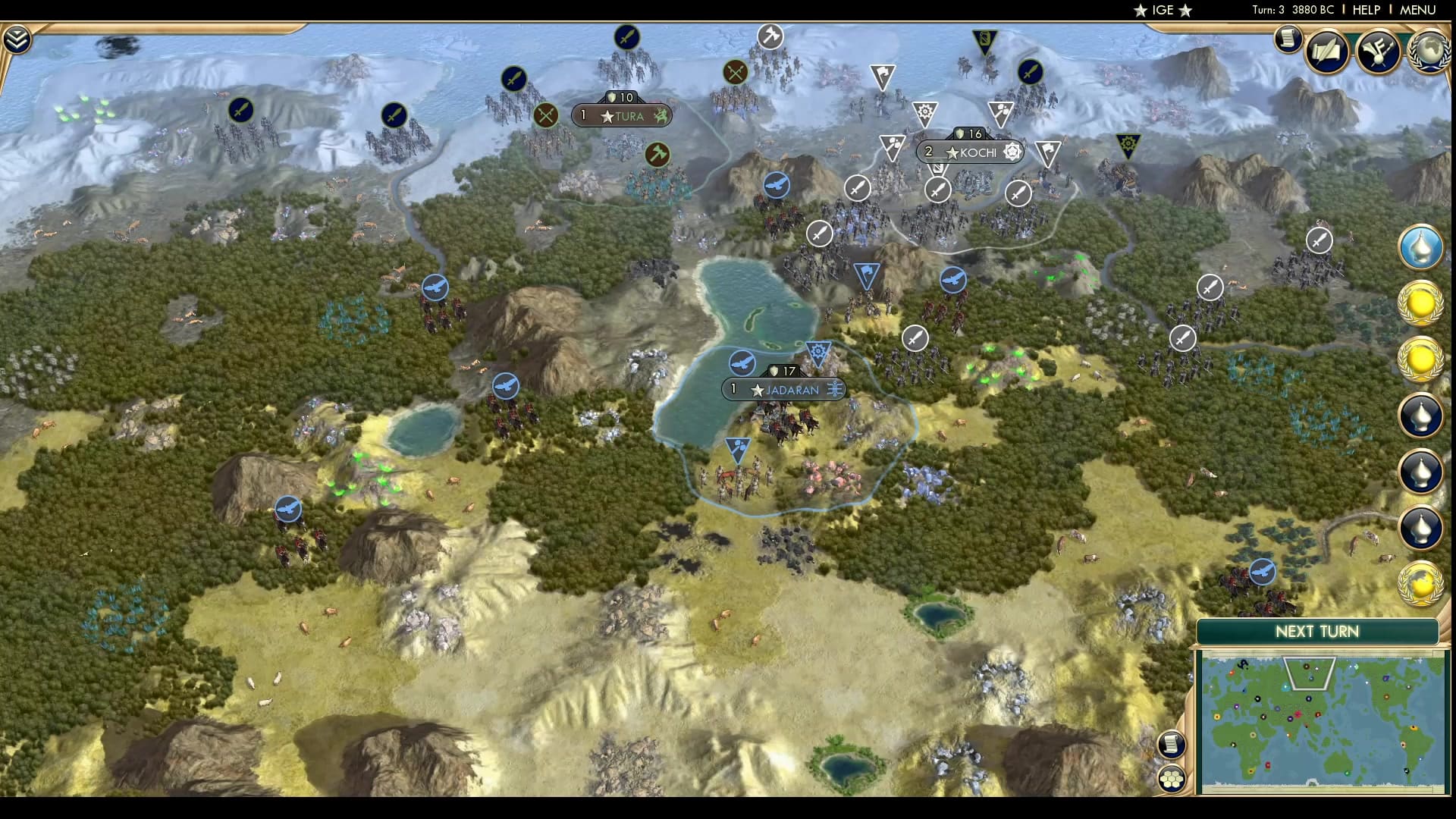Select the eagle scout icon near the central lake
The image size is (1456, 819).
[744, 363]
